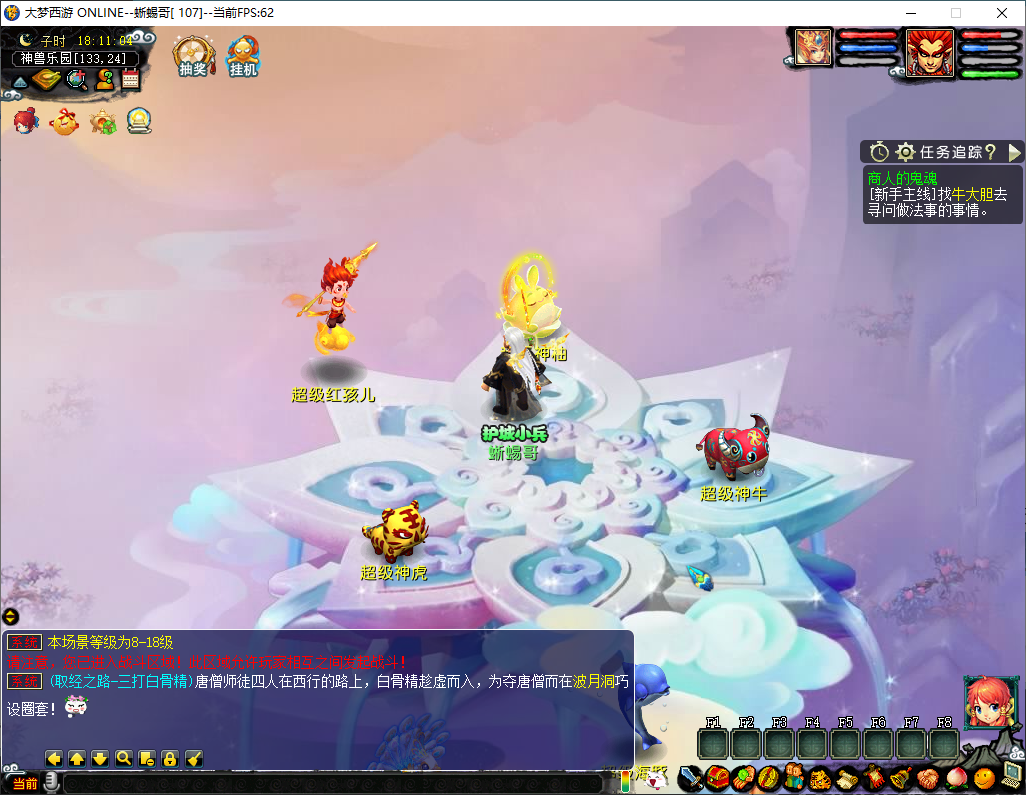Expand the 任务追踪 quest tracker arrow

click(1014, 152)
